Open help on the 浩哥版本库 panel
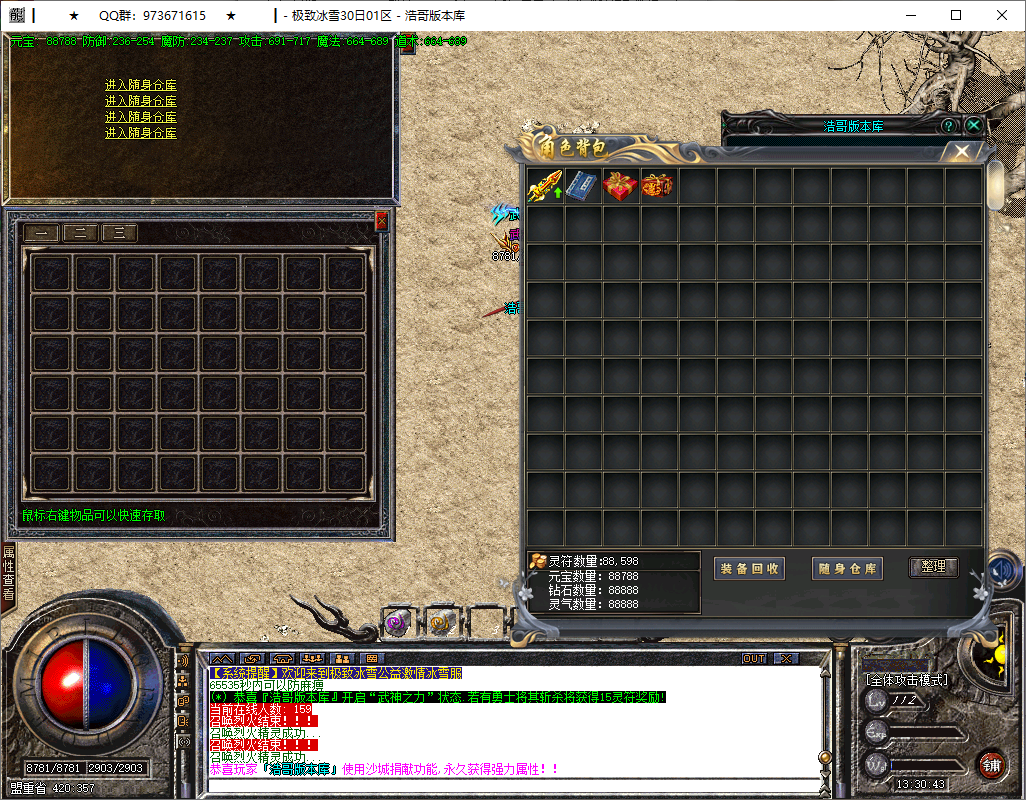Image resolution: width=1026 pixels, height=800 pixels. pos(949,126)
